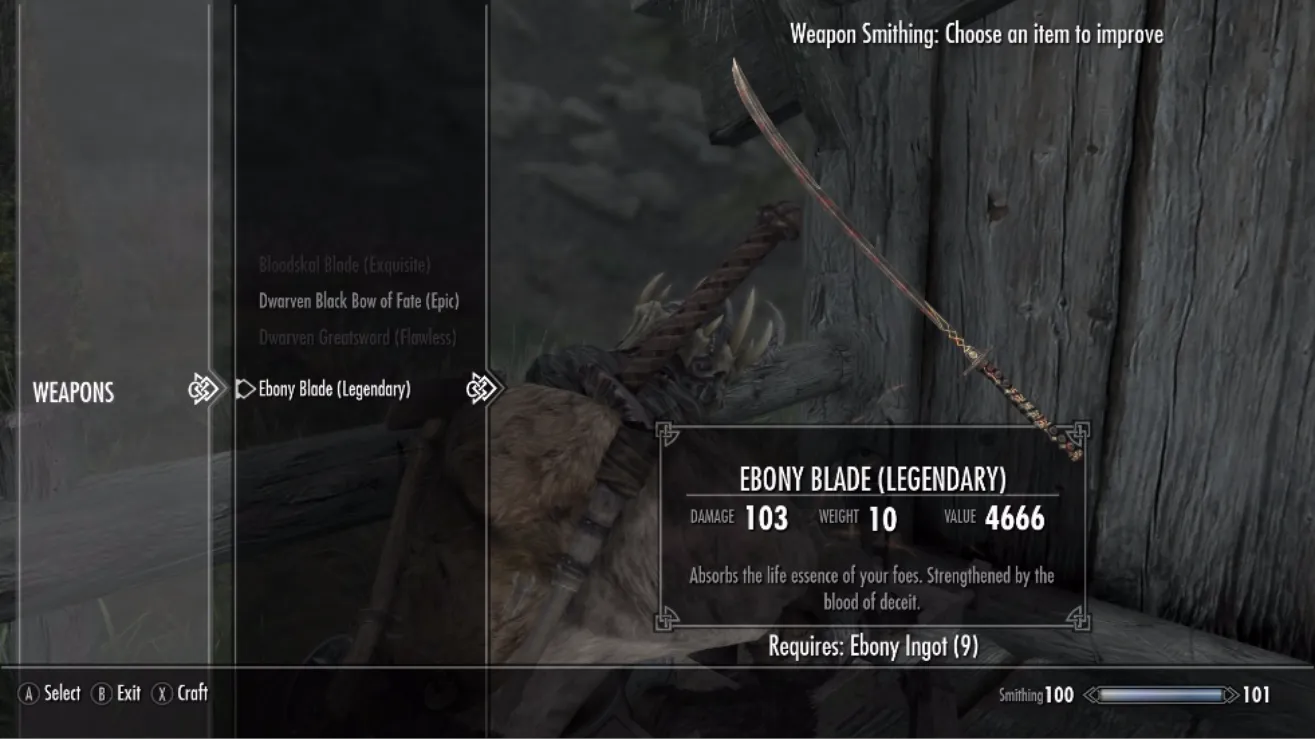Viewport: 1315px width, 740px height.
Task: Select Dwarven Greatsword (Flawless) in the list
Action: click(x=357, y=338)
